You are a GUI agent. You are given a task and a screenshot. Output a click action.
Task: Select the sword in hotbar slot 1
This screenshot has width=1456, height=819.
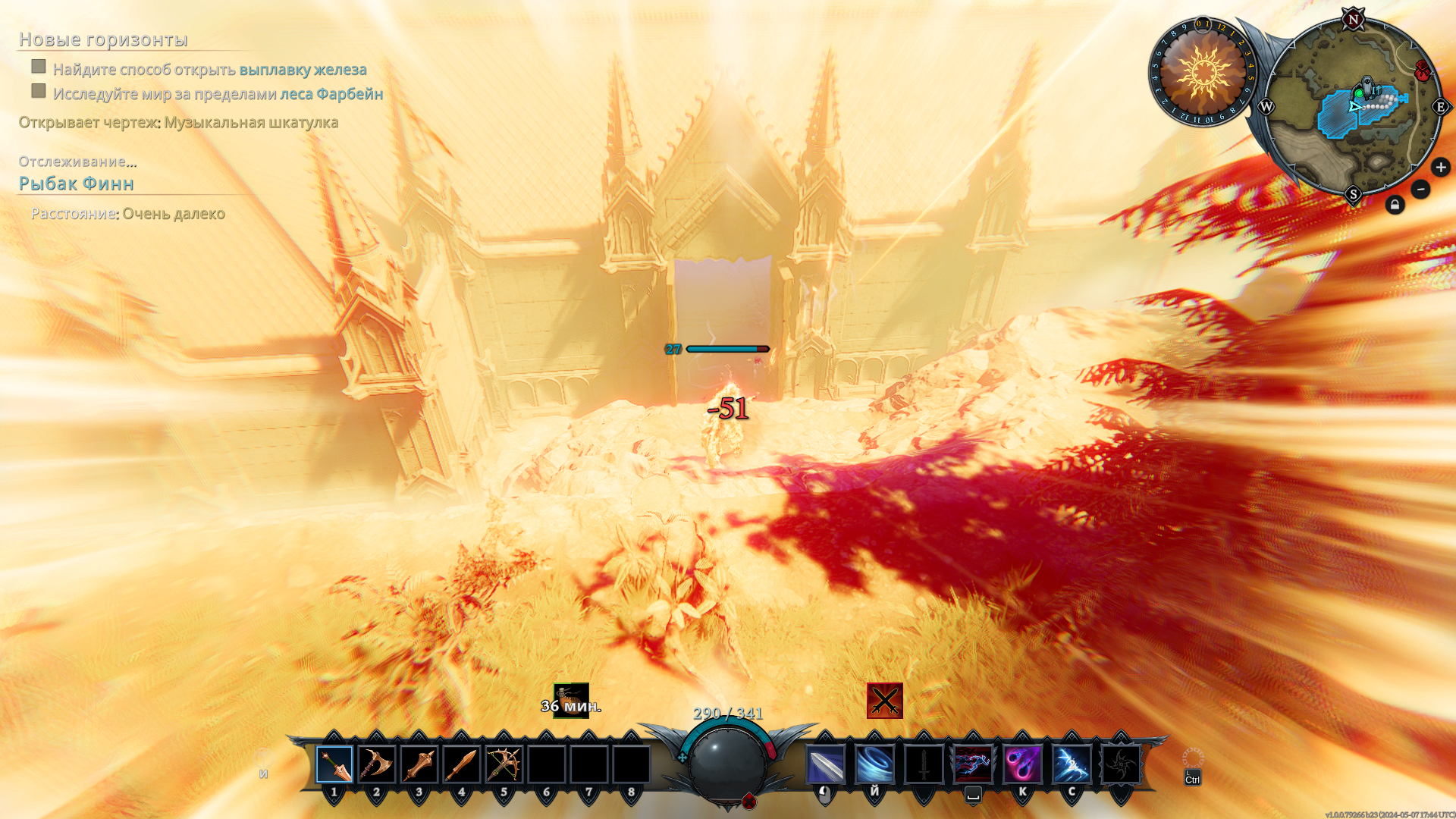tap(334, 764)
